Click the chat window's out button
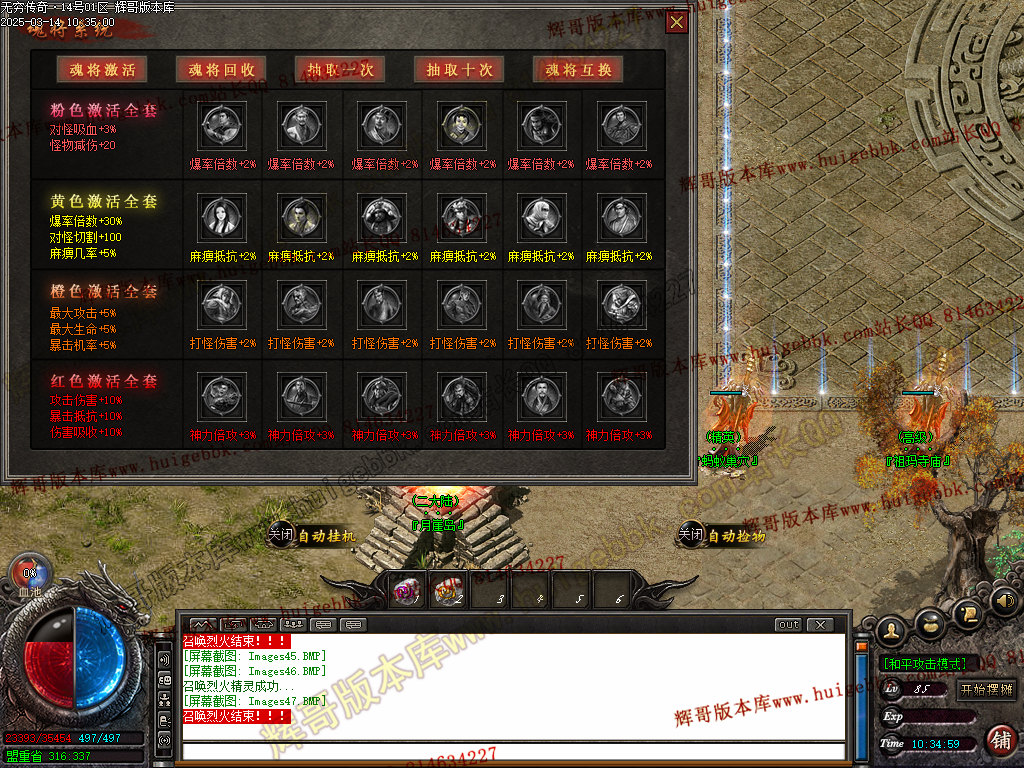Viewport: 1024px width, 768px height. pos(788,625)
